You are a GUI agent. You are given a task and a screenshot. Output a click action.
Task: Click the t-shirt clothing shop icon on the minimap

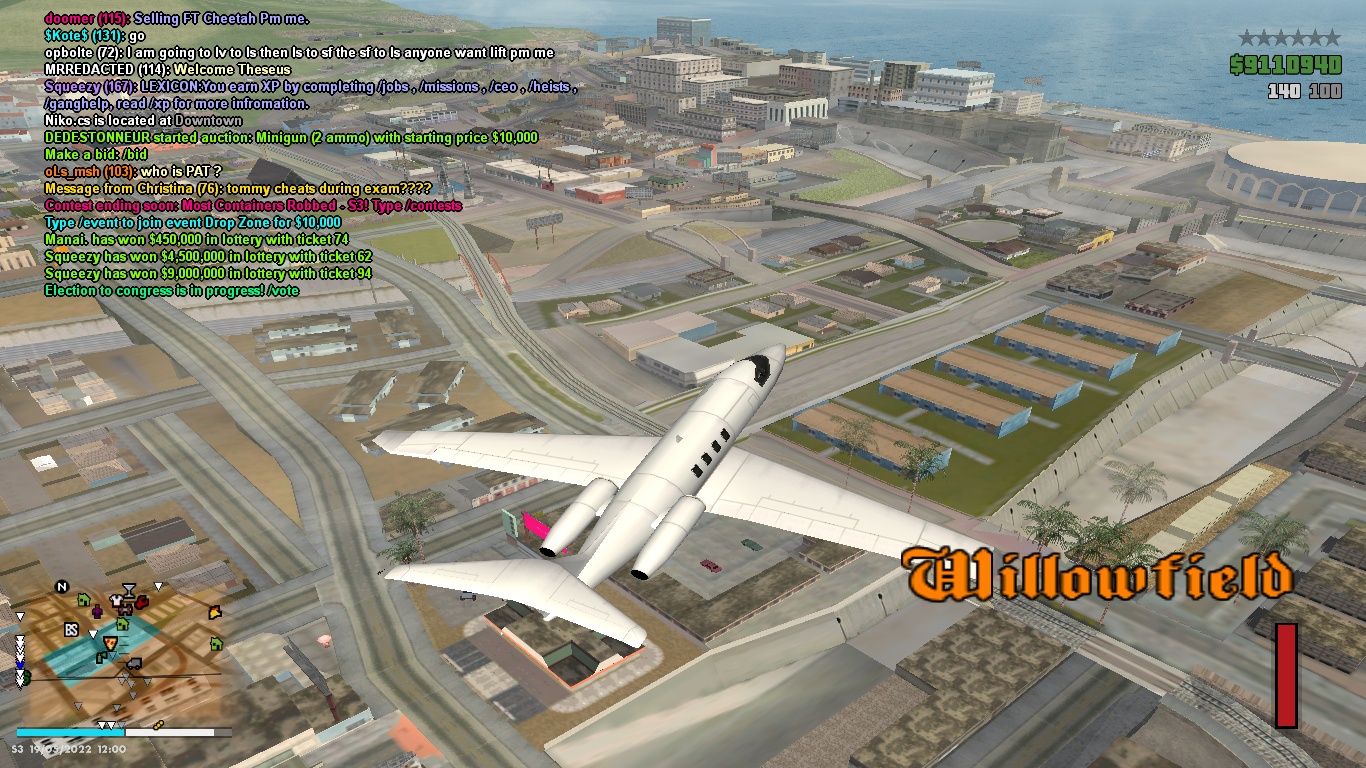116,600
